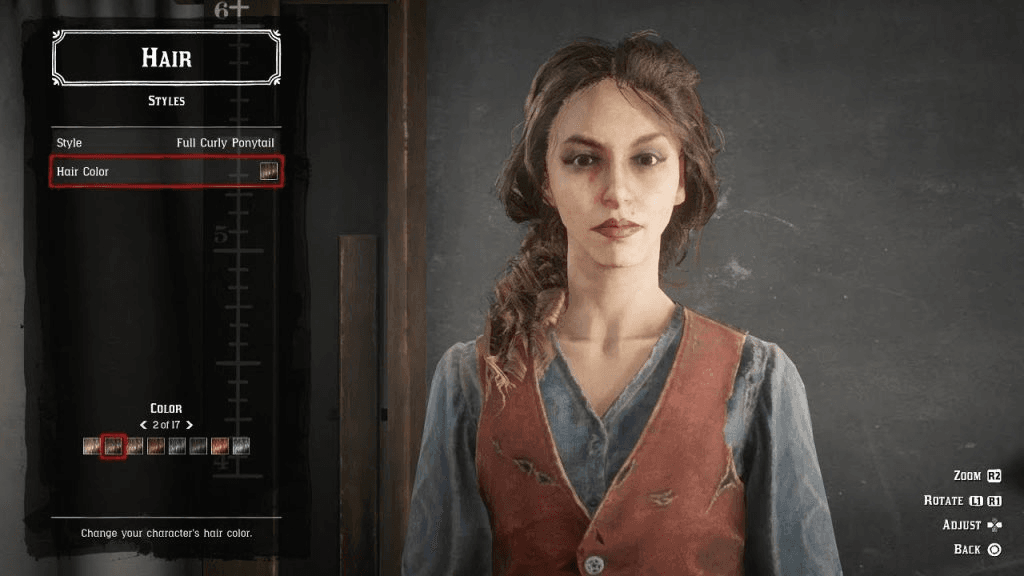This screenshot has height=576, width=1024.
Task: Click the red-outlined selected hair color swatch
Action: (113, 446)
